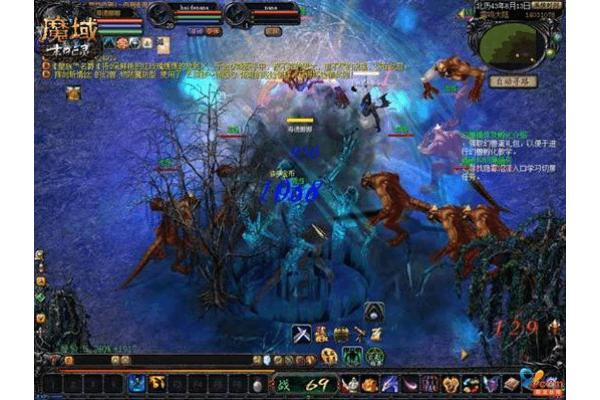This screenshot has height=400, width=600.
Task: Click the golden icon below the chat text
Action: point(73,92)
